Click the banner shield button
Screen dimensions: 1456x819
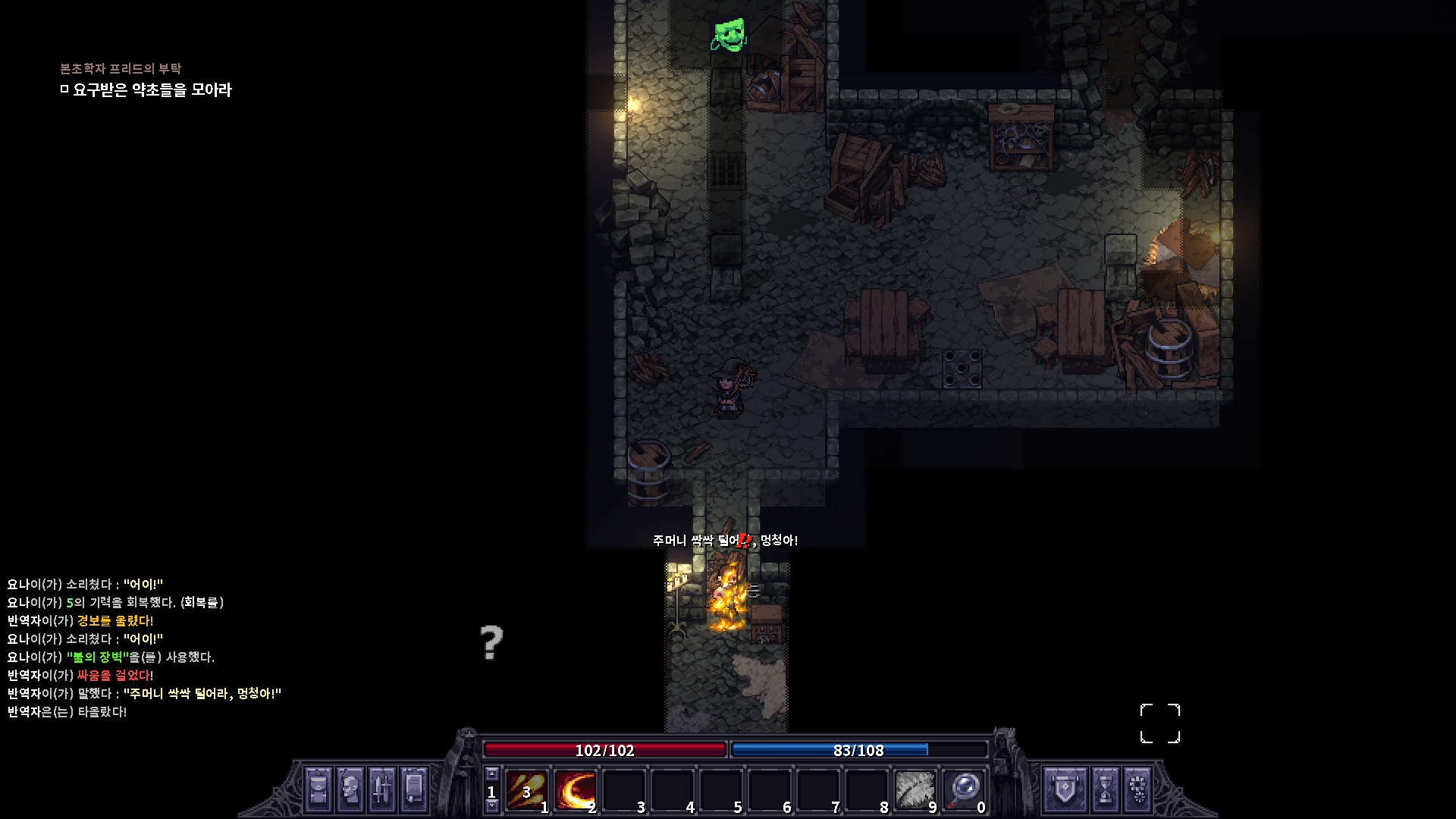pyautogui.click(x=1064, y=790)
